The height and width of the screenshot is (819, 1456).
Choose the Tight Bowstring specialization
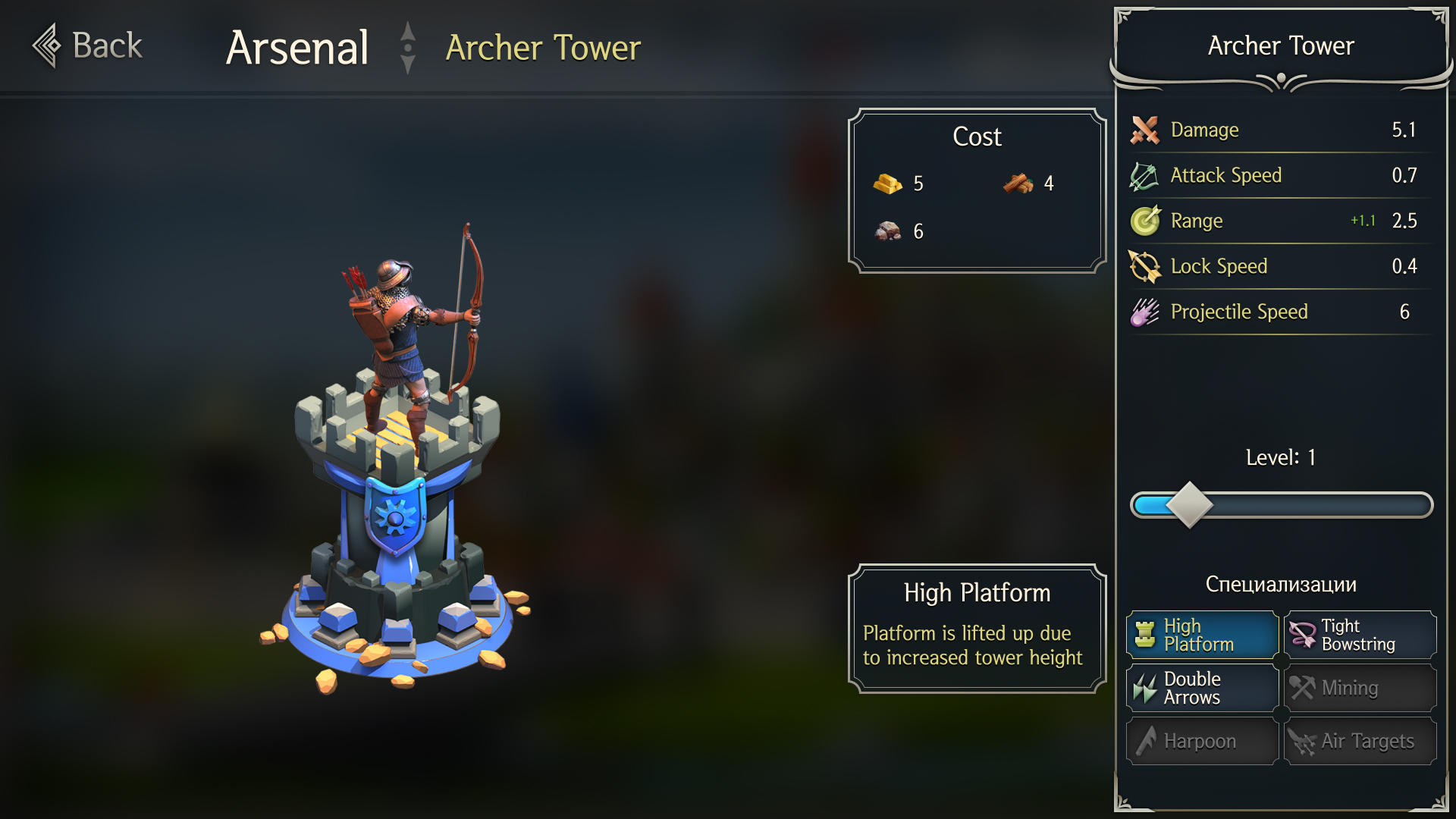[x=1360, y=635]
